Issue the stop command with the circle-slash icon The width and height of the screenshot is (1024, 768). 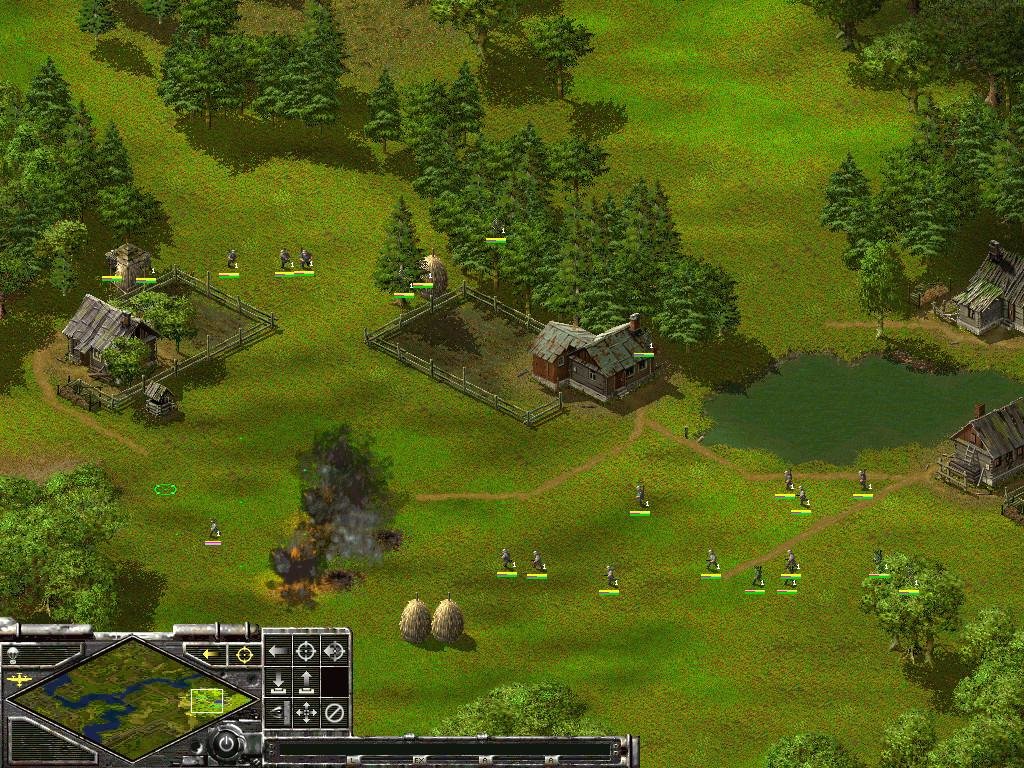[x=335, y=713]
